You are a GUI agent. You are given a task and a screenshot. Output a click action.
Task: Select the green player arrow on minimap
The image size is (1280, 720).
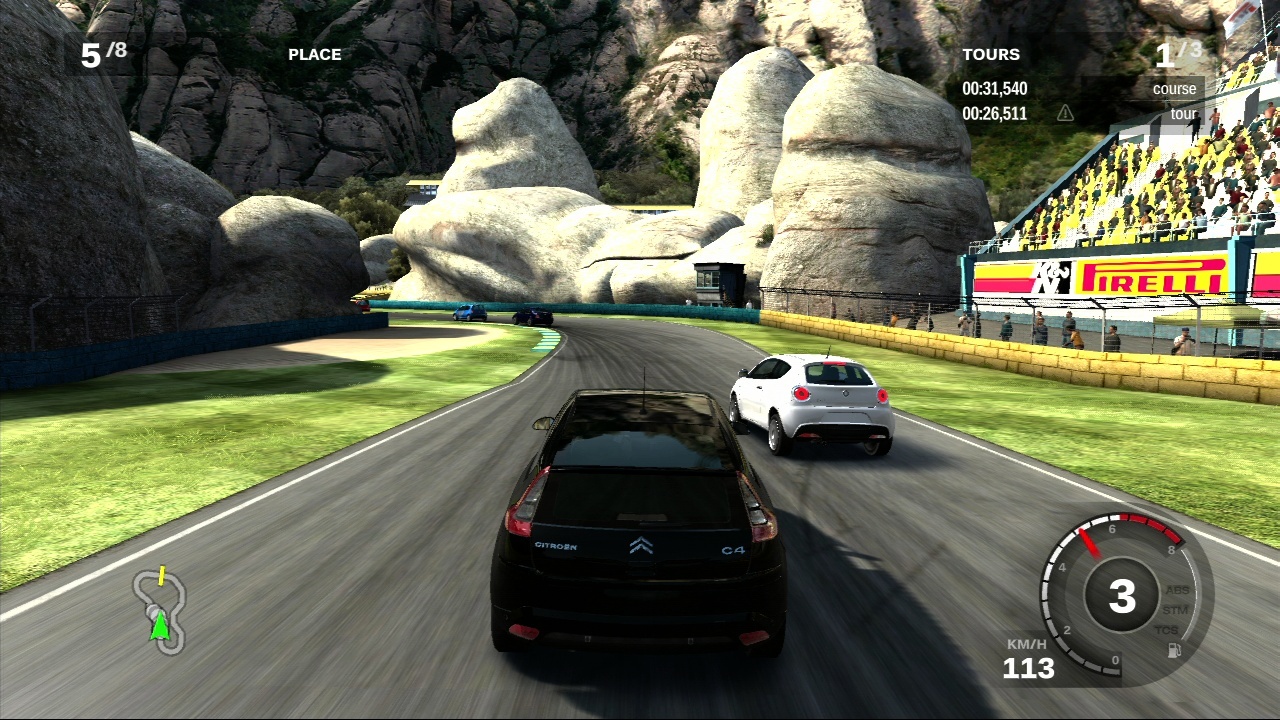pyautogui.click(x=159, y=627)
